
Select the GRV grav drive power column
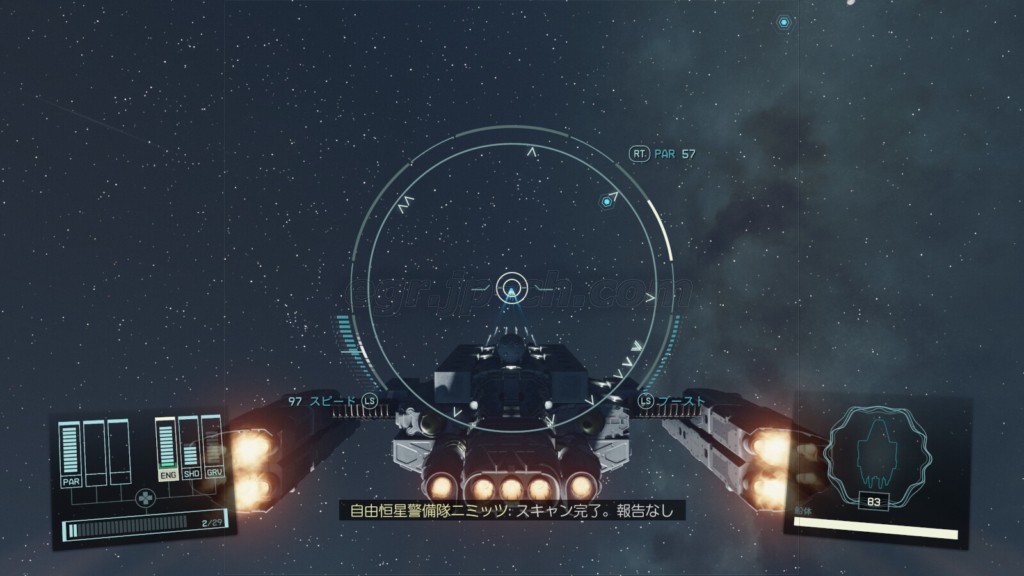pyautogui.click(x=213, y=443)
